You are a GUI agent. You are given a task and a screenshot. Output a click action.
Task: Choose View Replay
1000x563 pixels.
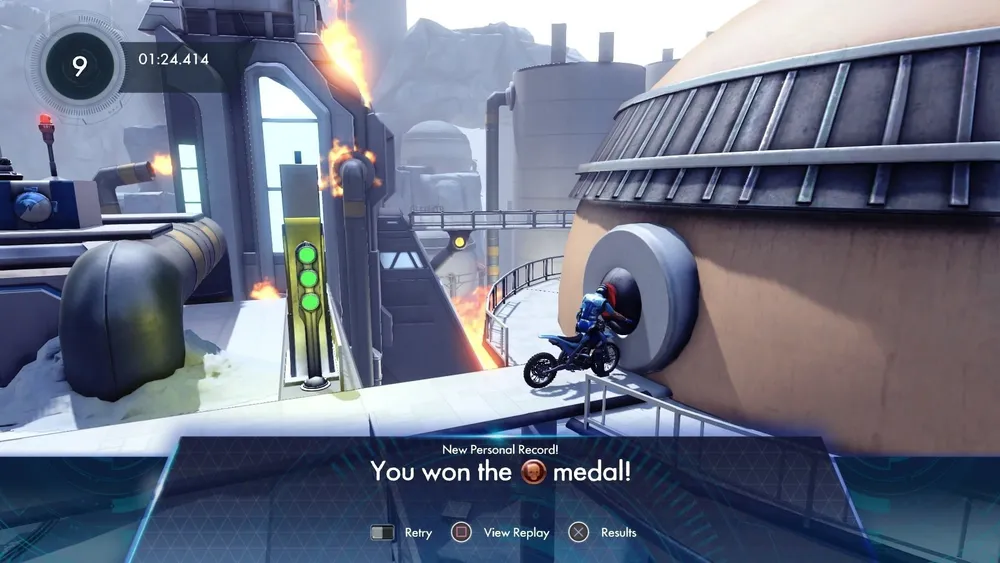[x=501, y=532]
